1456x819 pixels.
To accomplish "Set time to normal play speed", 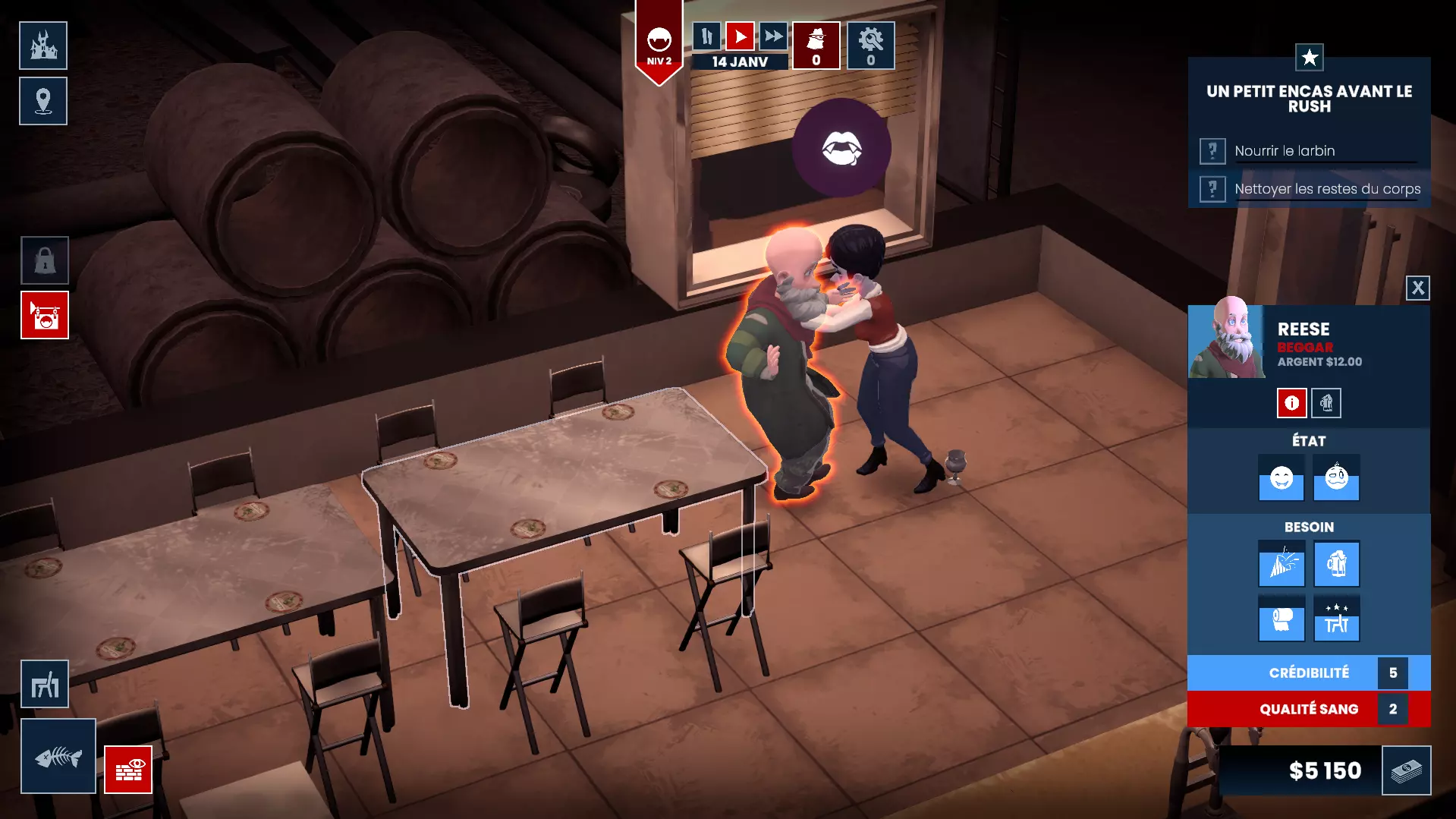I will coord(740,36).
